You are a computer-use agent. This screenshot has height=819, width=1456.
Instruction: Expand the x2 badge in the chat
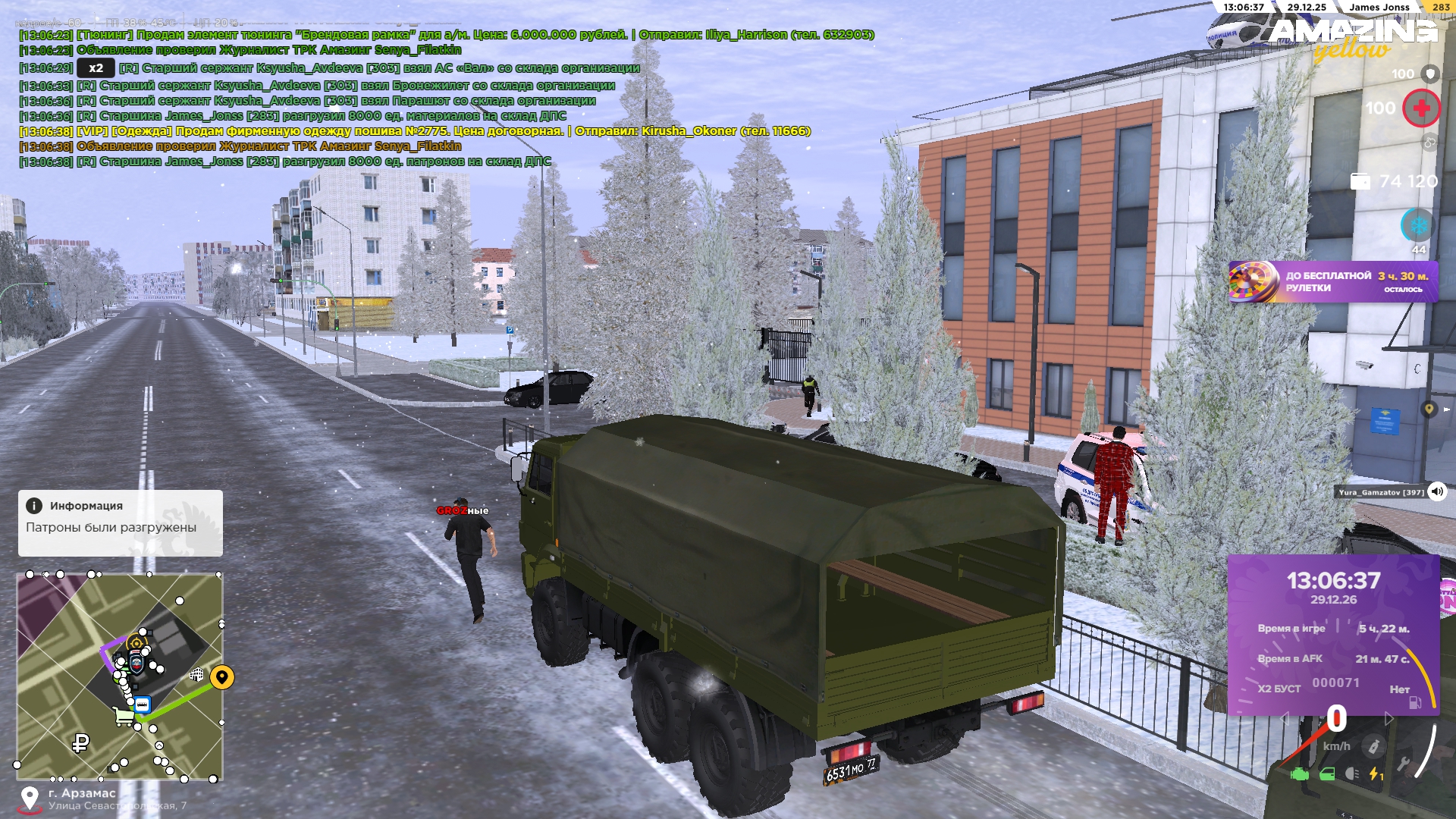[x=94, y=67]
